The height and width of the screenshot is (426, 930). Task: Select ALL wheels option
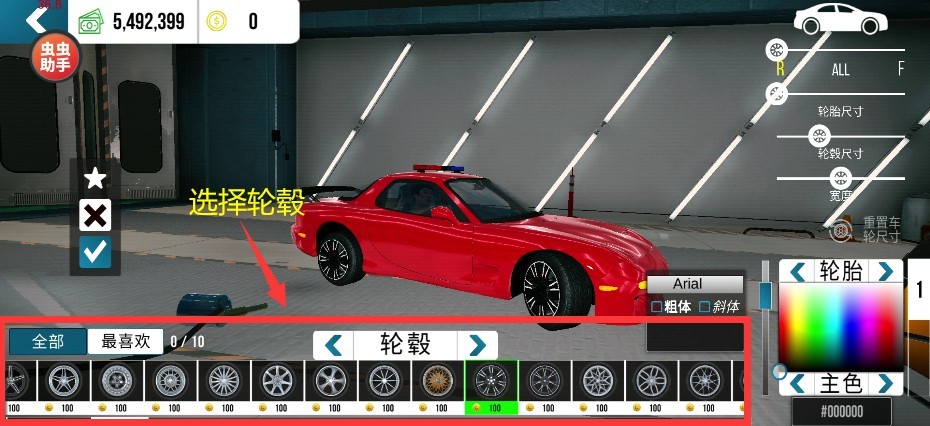pyautogui.click(x=840, y=70)
